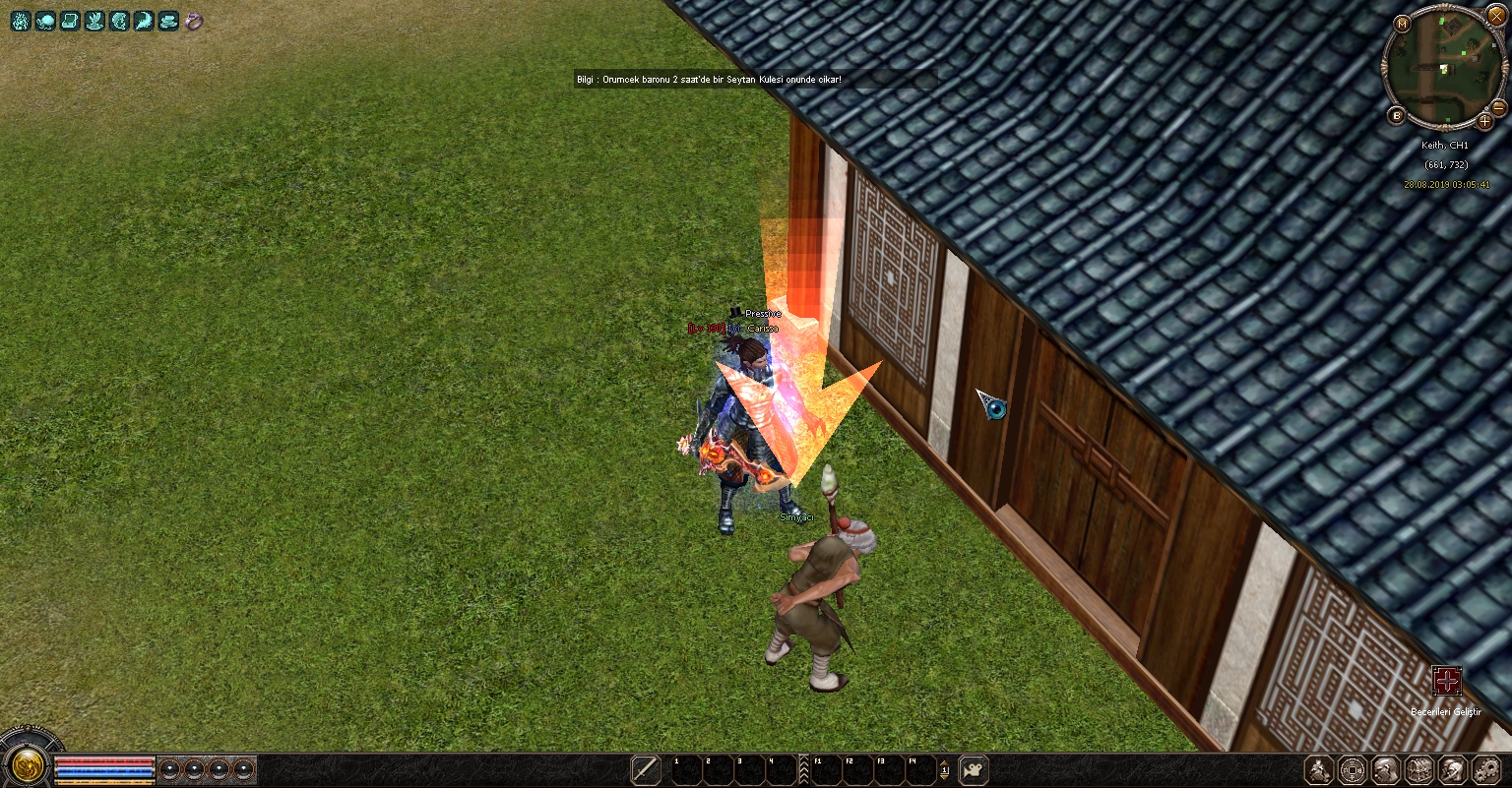Image resolution: width=1512 pixels, height=788 pixels.
Task: Click the round coin icon in the taskbar
Action: click(x=1353, y=769)
